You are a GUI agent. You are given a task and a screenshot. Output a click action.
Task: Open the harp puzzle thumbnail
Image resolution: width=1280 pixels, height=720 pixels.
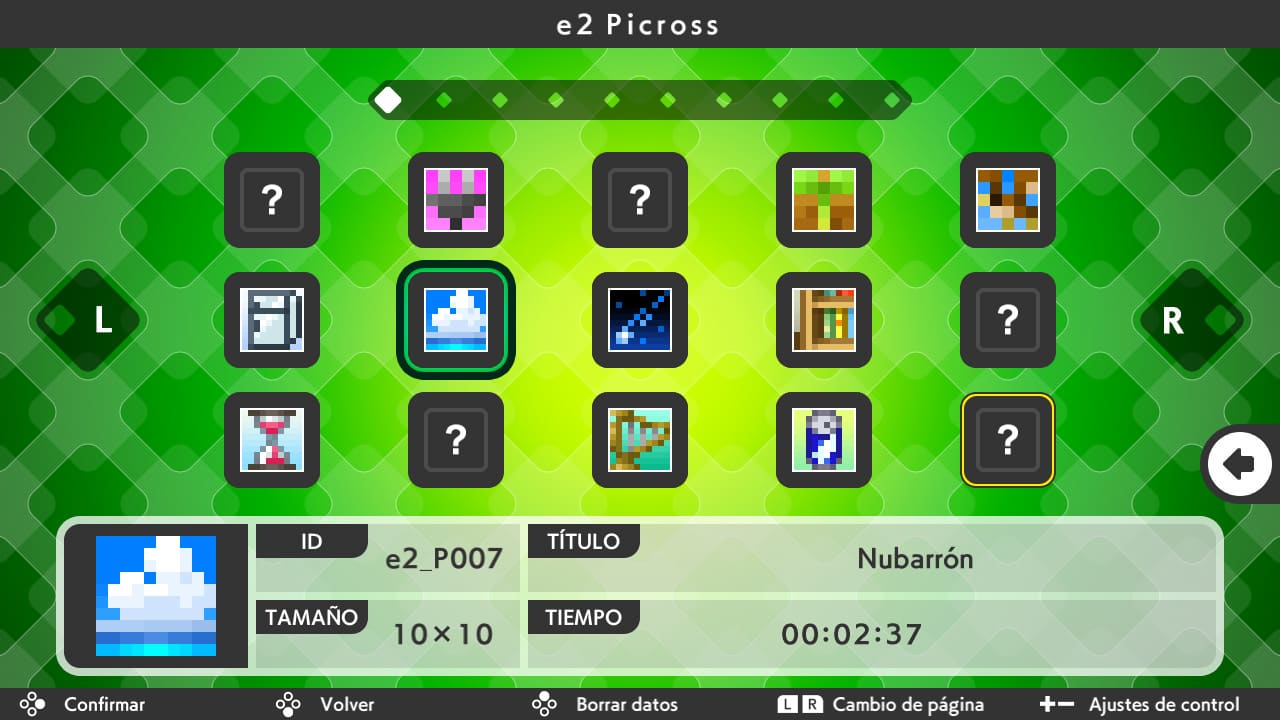(x=639, y=440)
